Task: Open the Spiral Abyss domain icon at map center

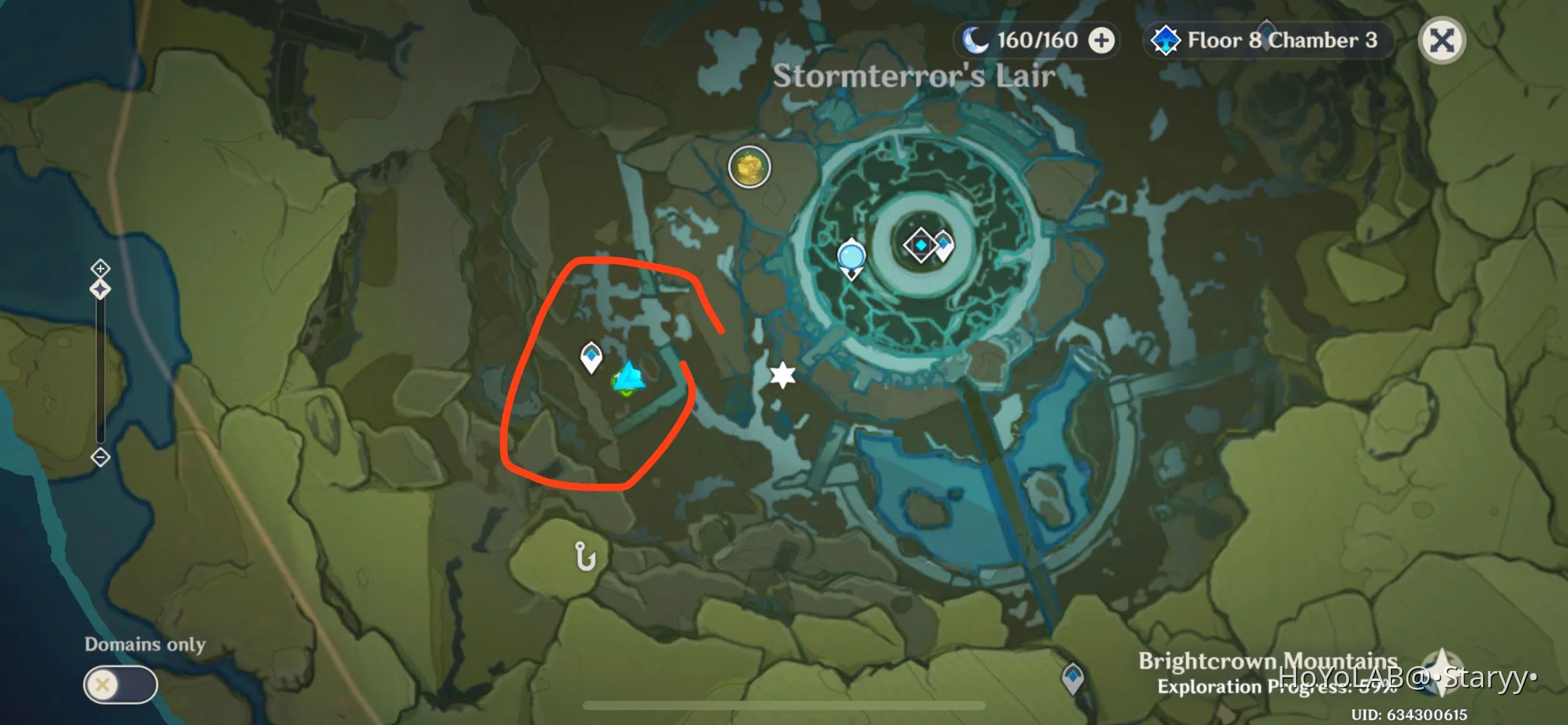Action: coord(919,245)
